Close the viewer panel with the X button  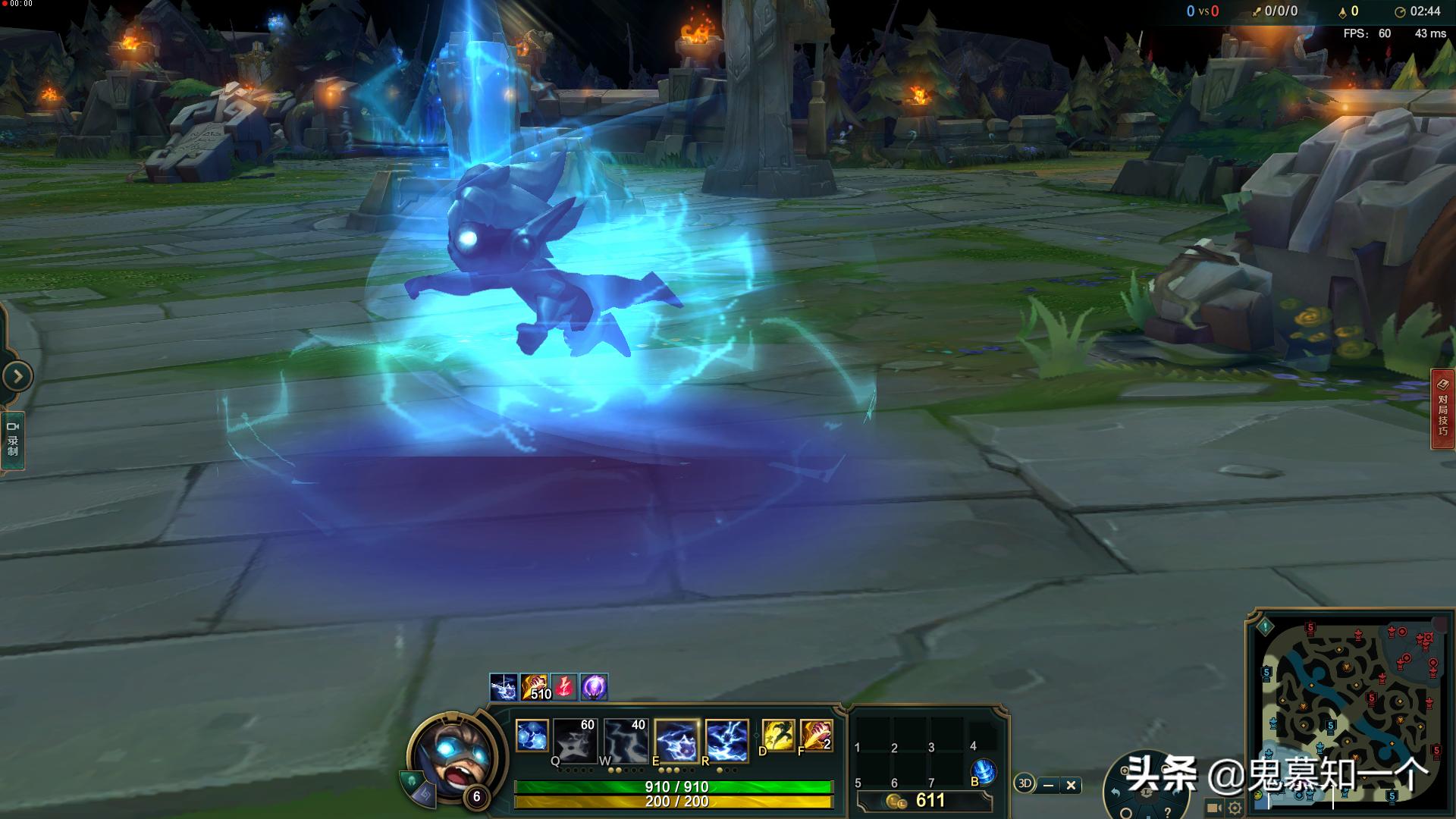point(1071,786)
